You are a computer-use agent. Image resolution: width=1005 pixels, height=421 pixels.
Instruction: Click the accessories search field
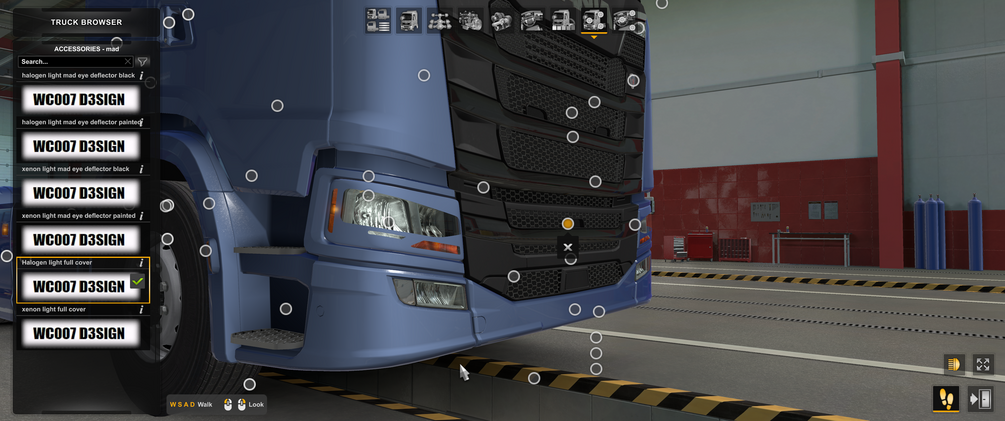tap(70, 62)
